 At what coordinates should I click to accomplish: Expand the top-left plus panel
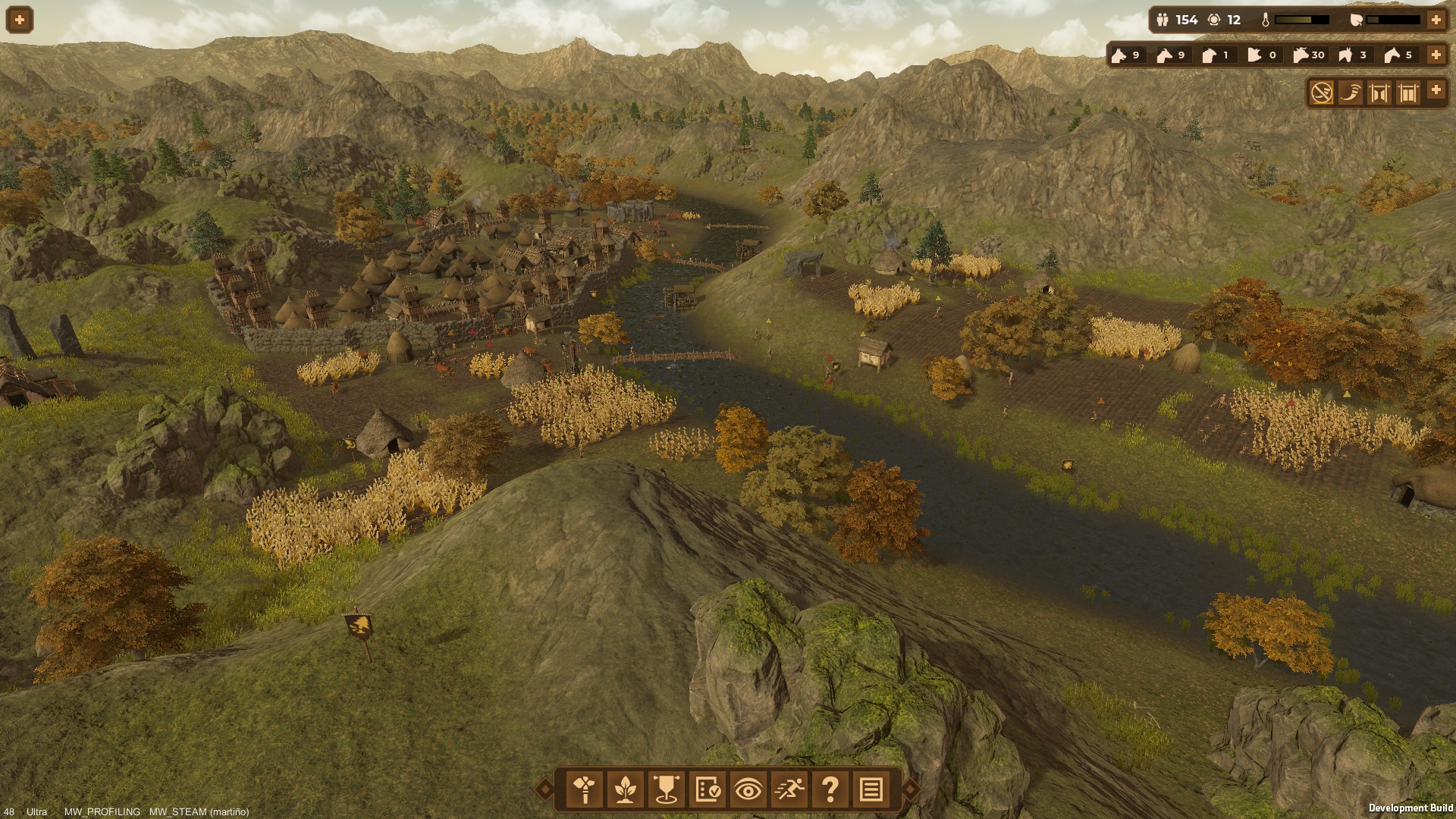20,20
